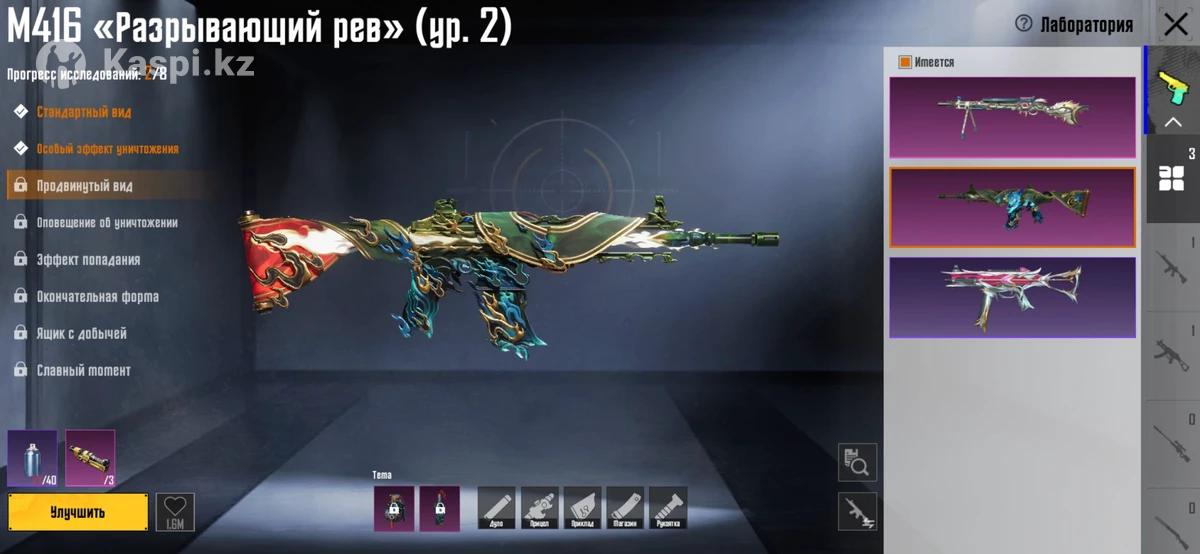Select the Славный момент stage
1200x554 pixels.
[x=83, y=371]
